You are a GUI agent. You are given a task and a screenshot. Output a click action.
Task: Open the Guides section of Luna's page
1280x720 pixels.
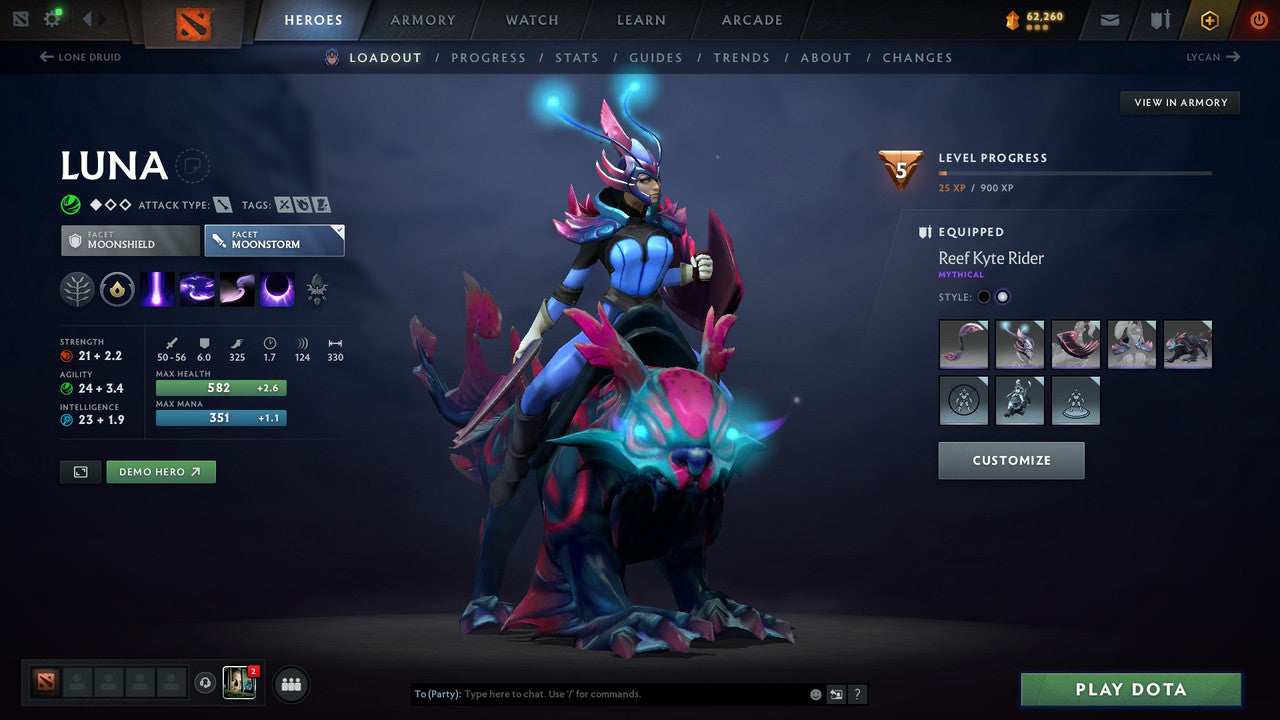click(656, 57)
